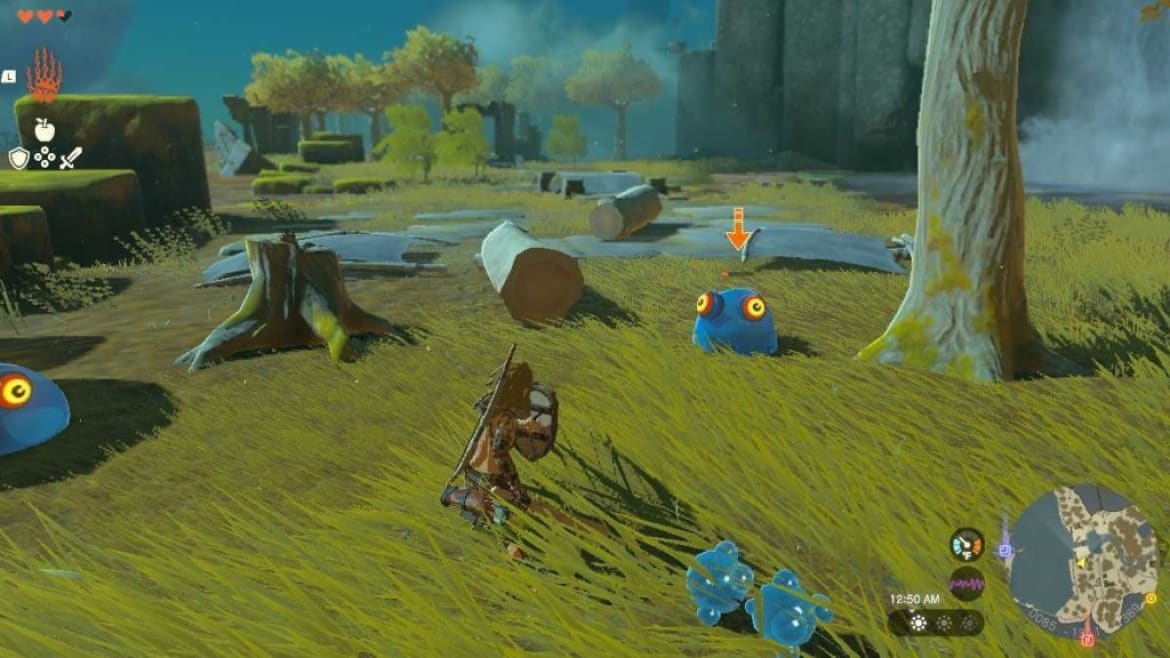
Task: Select the apple item icon
Action: coord(44,130)
